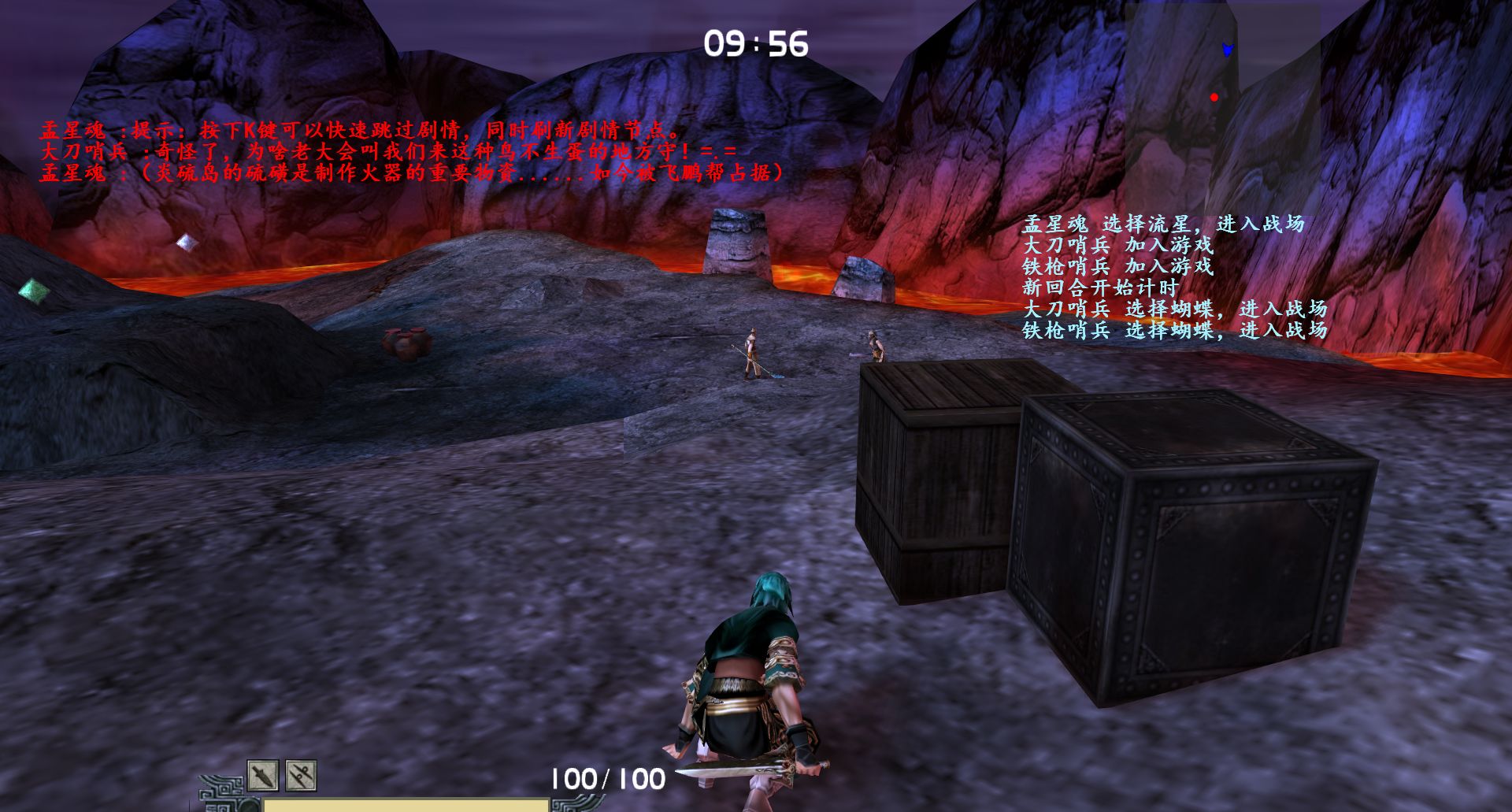Select the dart weapon icon
Viewport: 1512px width, 812px height.
(263, 776)
